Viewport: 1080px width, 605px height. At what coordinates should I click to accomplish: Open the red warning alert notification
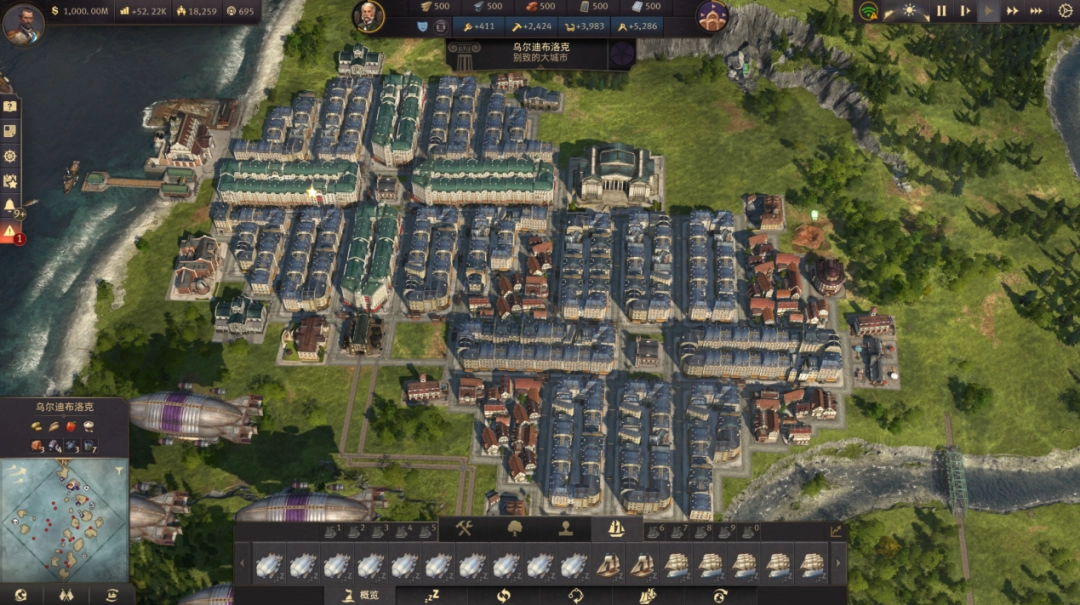pyautogui.click(x=10, y=231)
